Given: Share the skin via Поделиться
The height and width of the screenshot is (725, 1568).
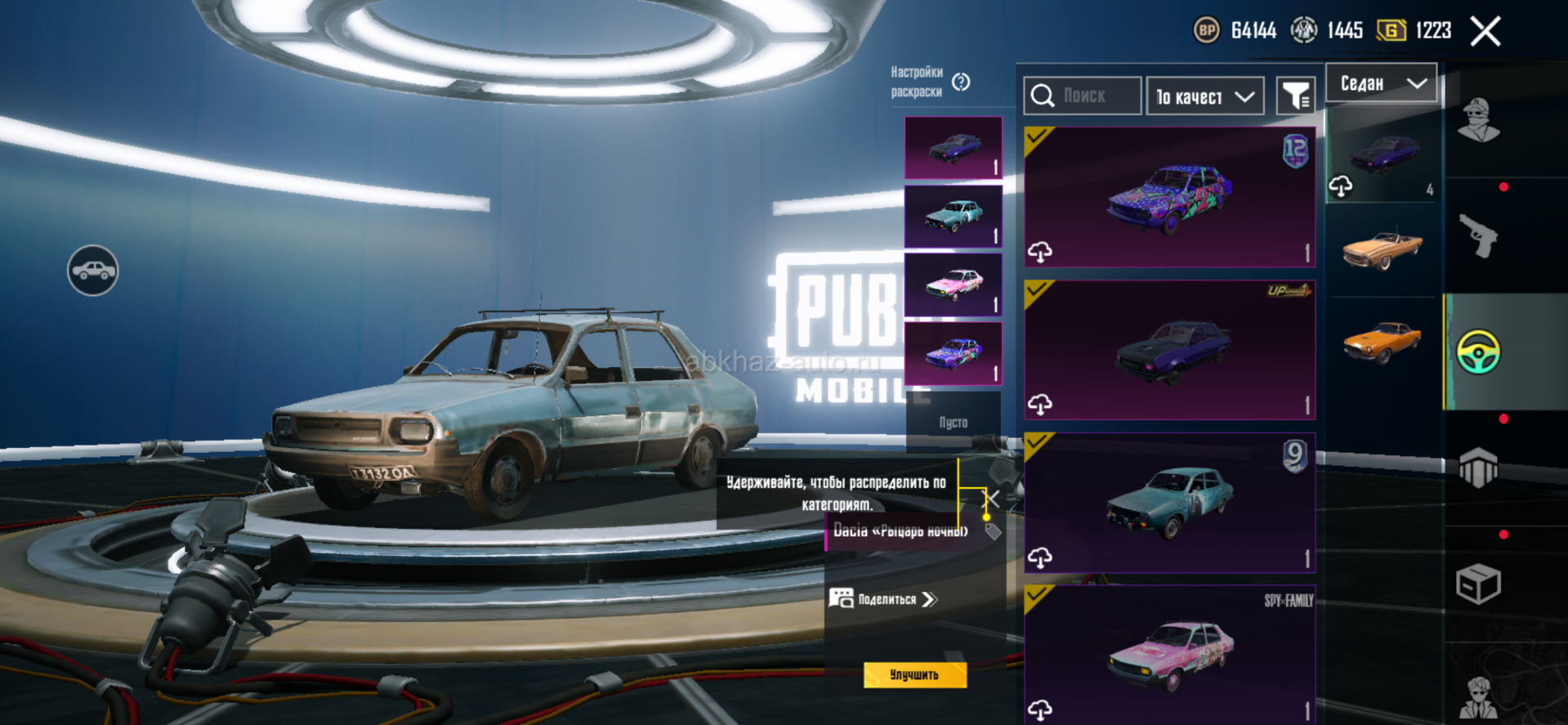Looking at the screenshot, I should click(x=884, y=599).
